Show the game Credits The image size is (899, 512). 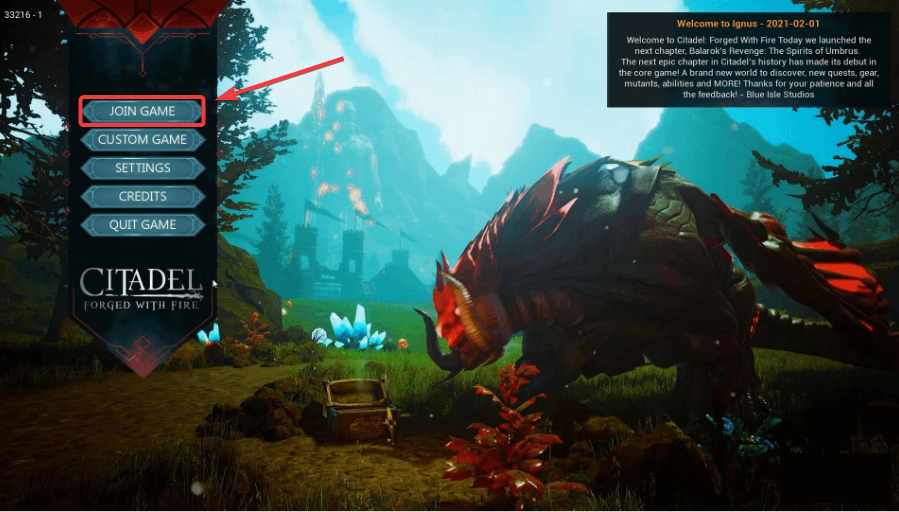pos(142,196)
